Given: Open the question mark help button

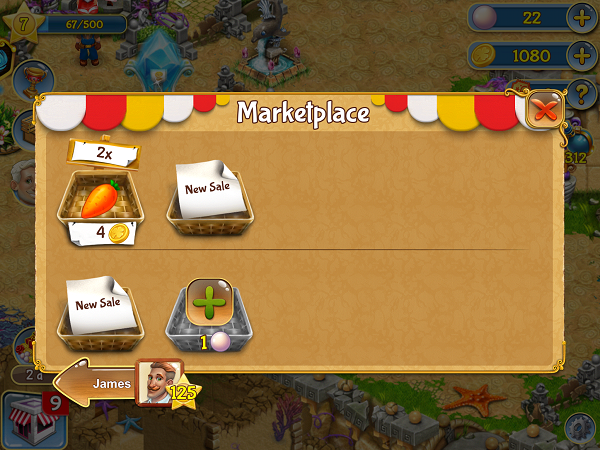Looking at the screenshot, I should (582, 95).
